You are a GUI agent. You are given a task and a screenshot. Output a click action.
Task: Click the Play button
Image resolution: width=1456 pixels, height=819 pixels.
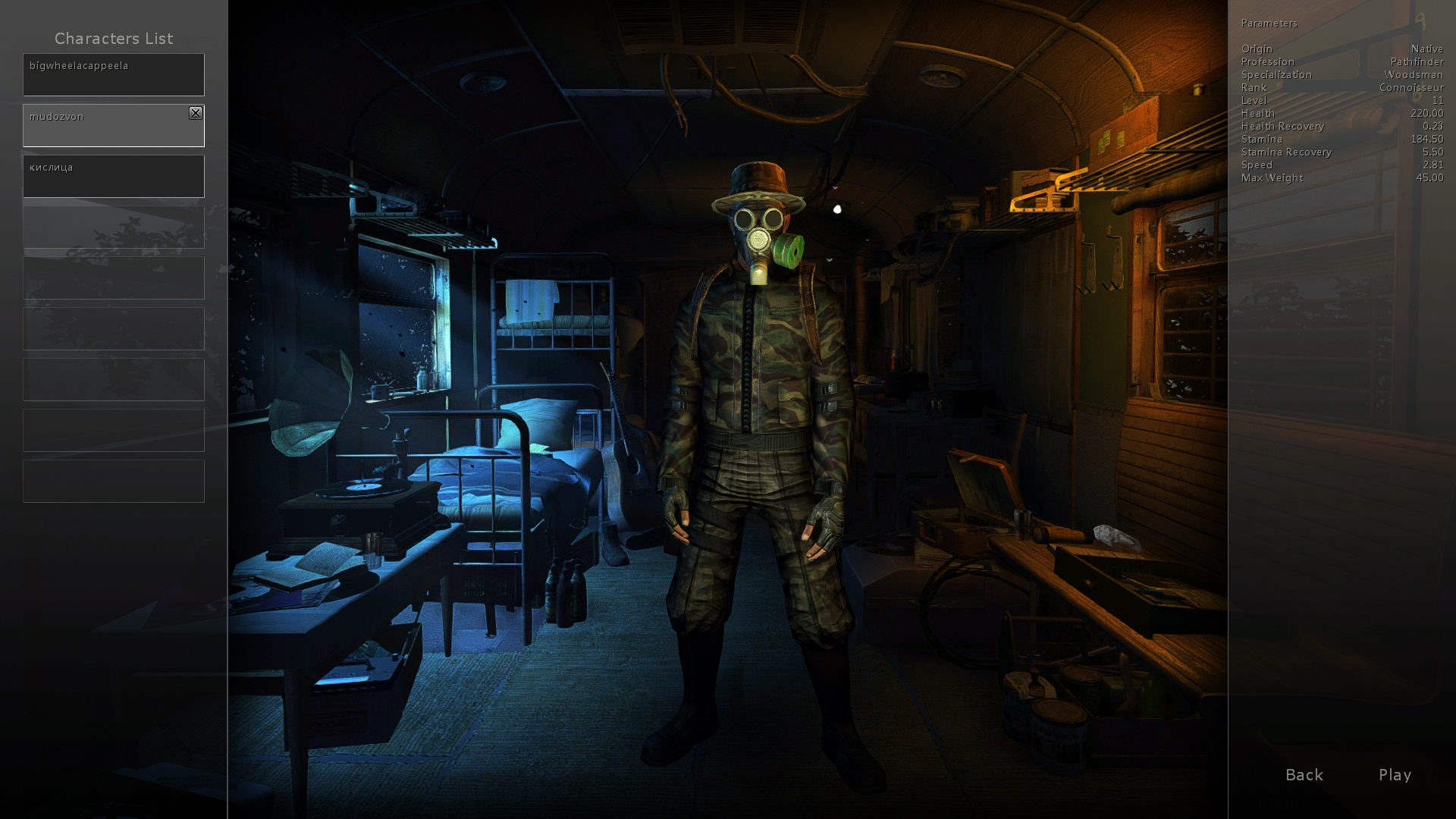[x=1395, y=774]
